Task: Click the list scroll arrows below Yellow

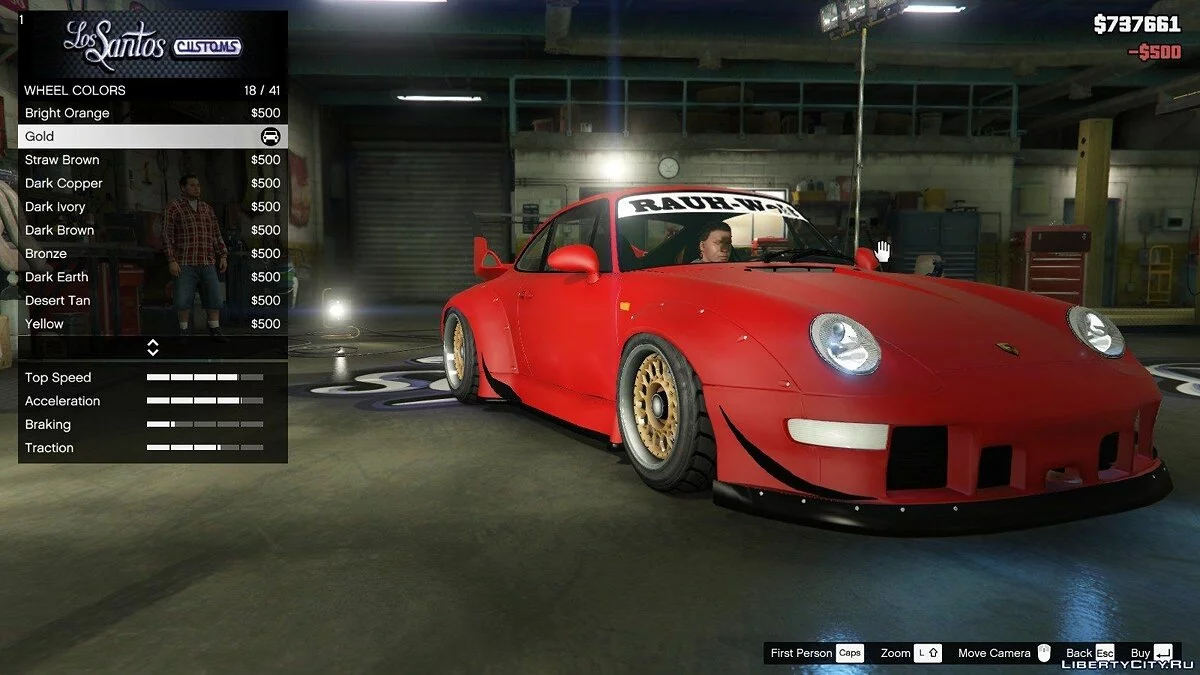Action: [x=153, y=348]
